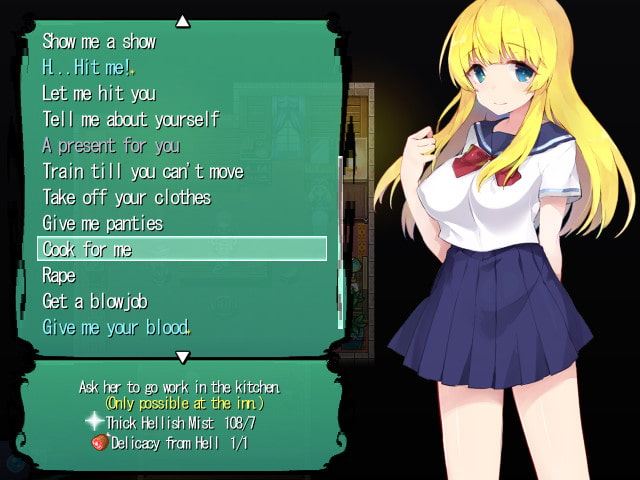Select the "Let me hit you" option

(x=99, y=94)
